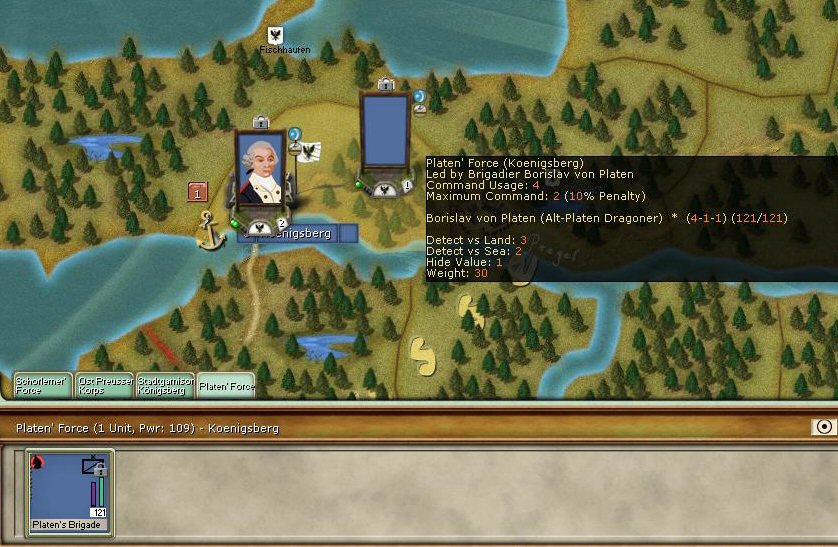Click the round button on the panel header
This screenshot has height=547, width=838.
click(823, 427)
